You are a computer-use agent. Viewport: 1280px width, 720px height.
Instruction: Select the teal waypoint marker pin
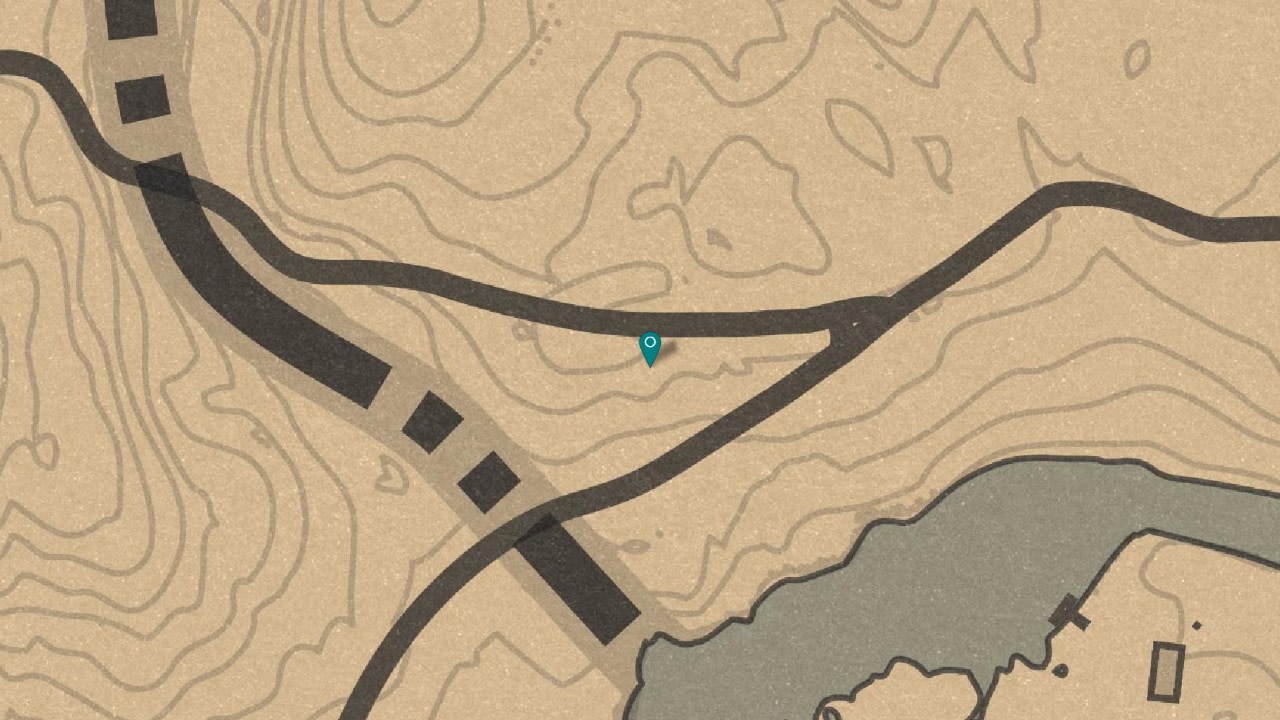point(651,352)
